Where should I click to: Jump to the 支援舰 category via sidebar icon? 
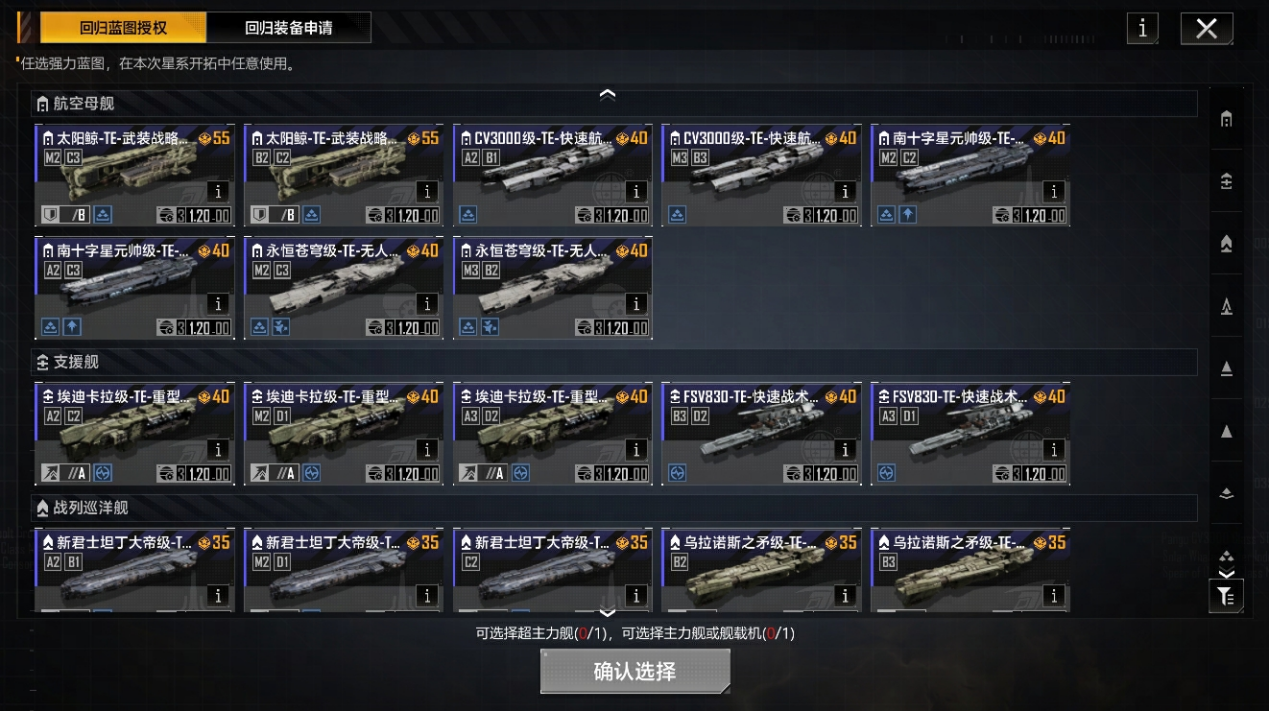pyautogui.click(x=1226, y=181)
